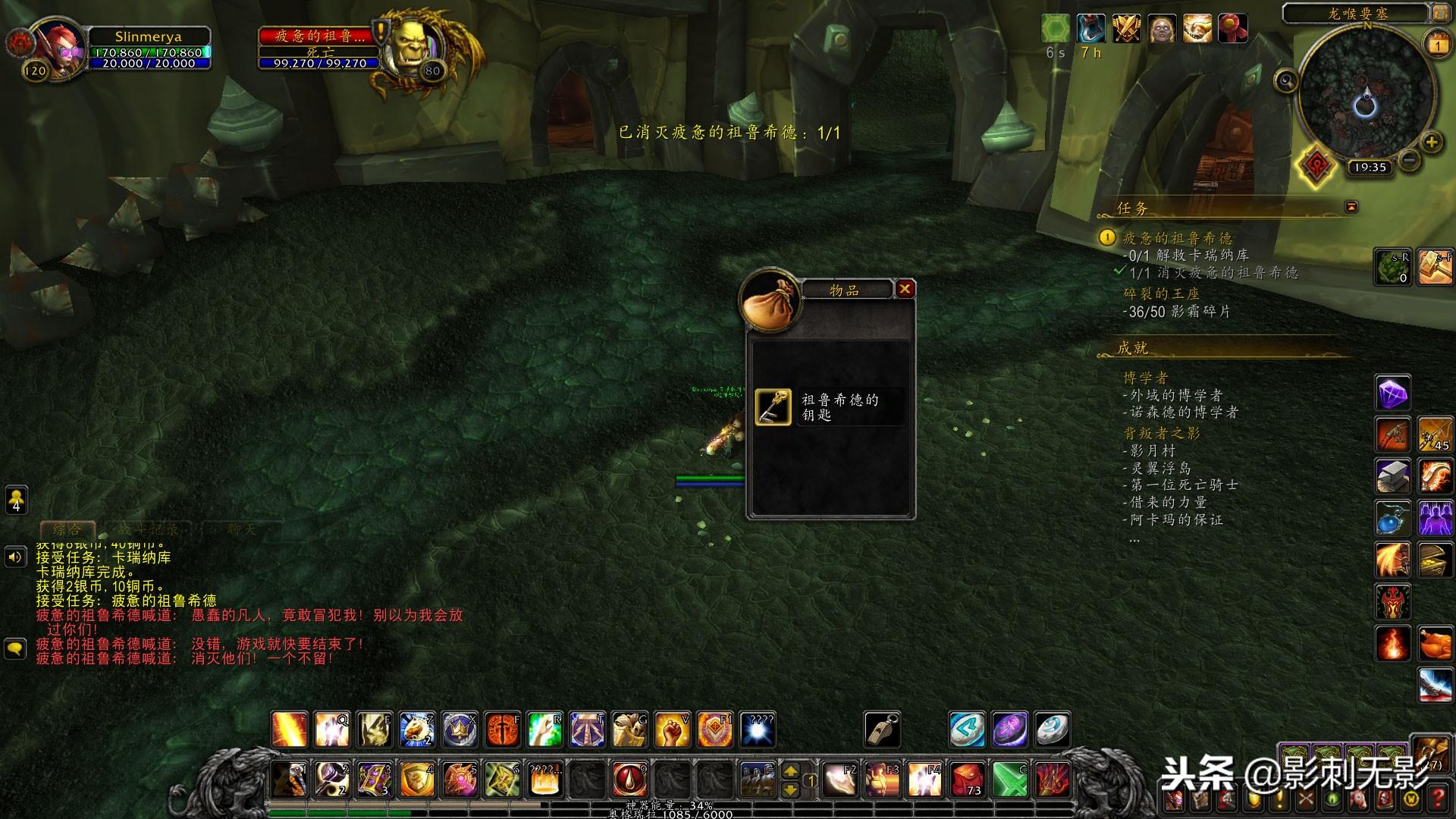The image size is (1456, 819).
Task: Cast the blood drop ability
Action: coord(629,779)
